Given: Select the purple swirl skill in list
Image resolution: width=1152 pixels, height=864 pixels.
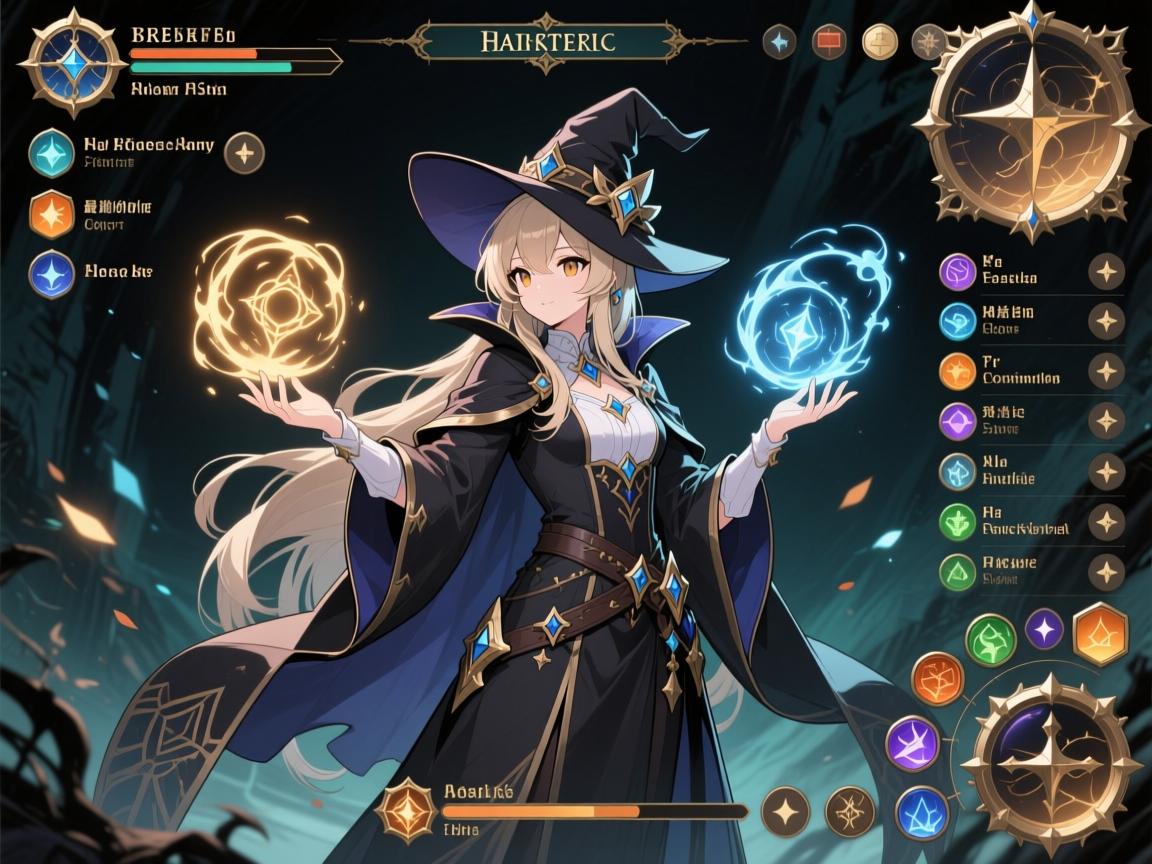Looking at the screenshot, I should click(958, 271).
